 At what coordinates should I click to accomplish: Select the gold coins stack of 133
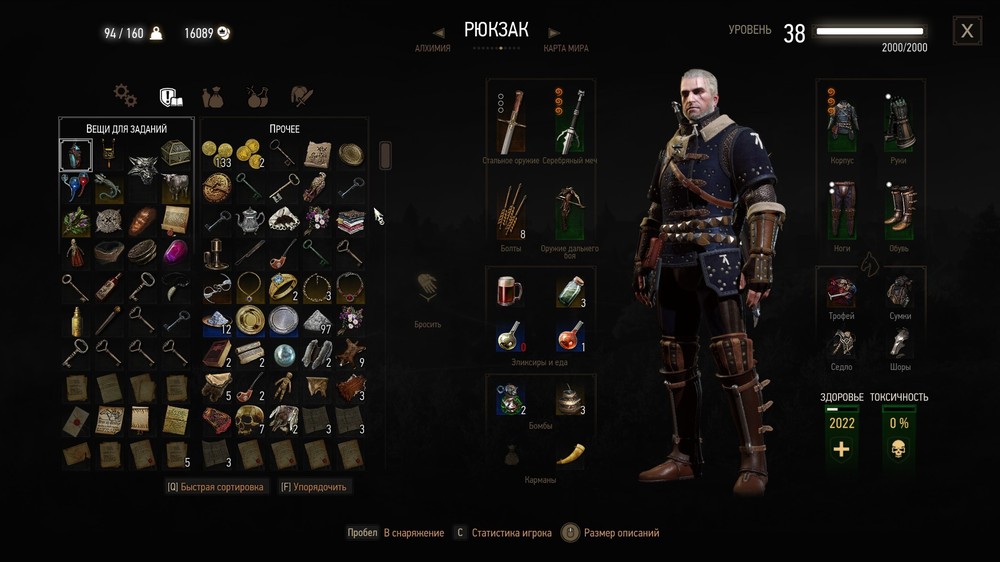click(x=216, y=154)
